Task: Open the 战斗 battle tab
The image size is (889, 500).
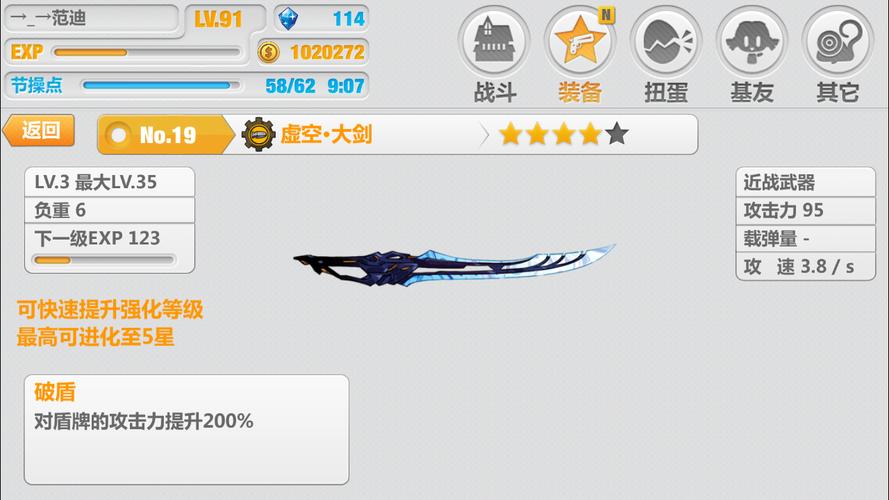Action: [x=493, y=55]
